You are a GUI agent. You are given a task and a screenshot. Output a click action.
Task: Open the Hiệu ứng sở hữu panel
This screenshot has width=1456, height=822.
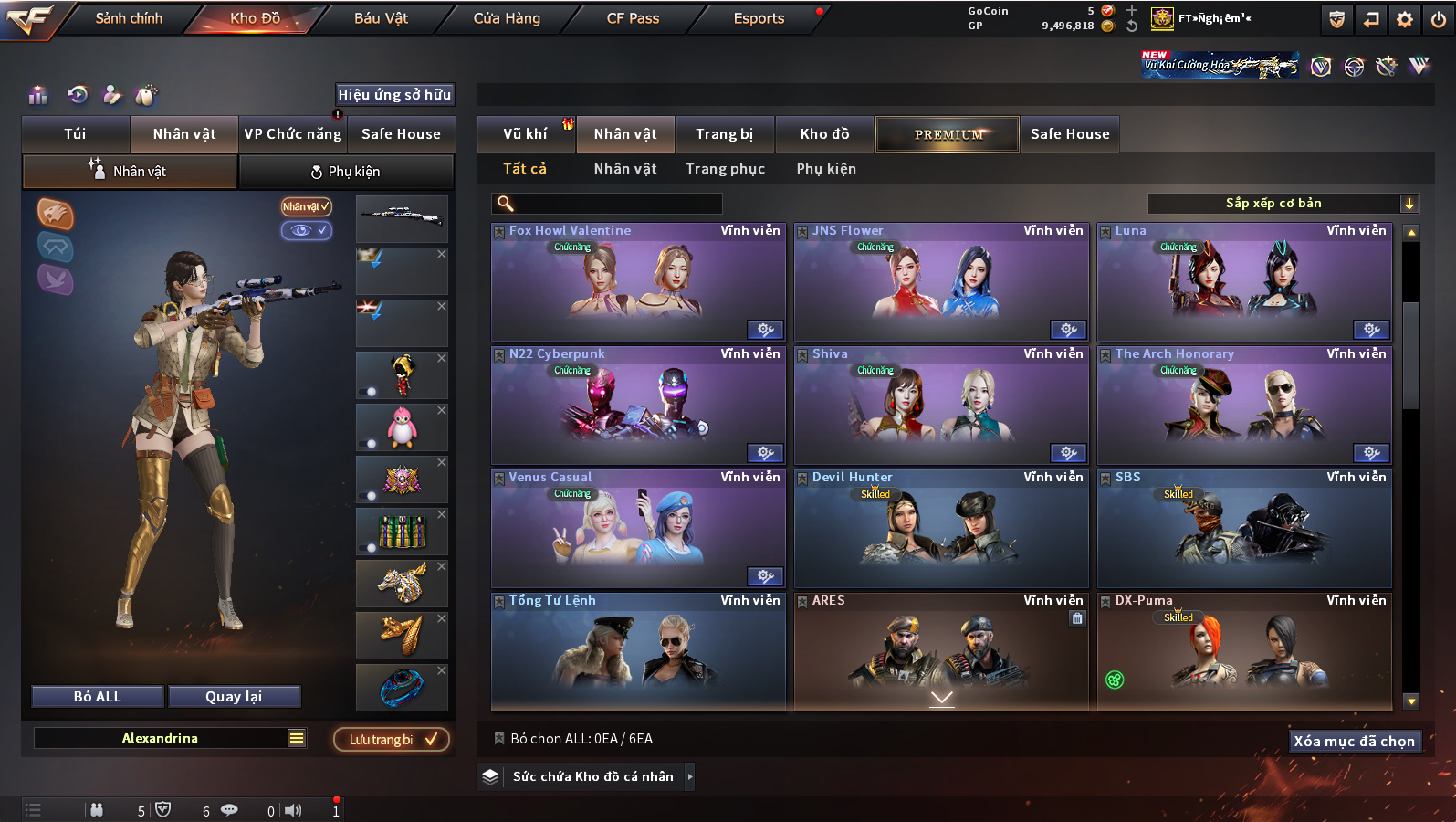[394, 95]
